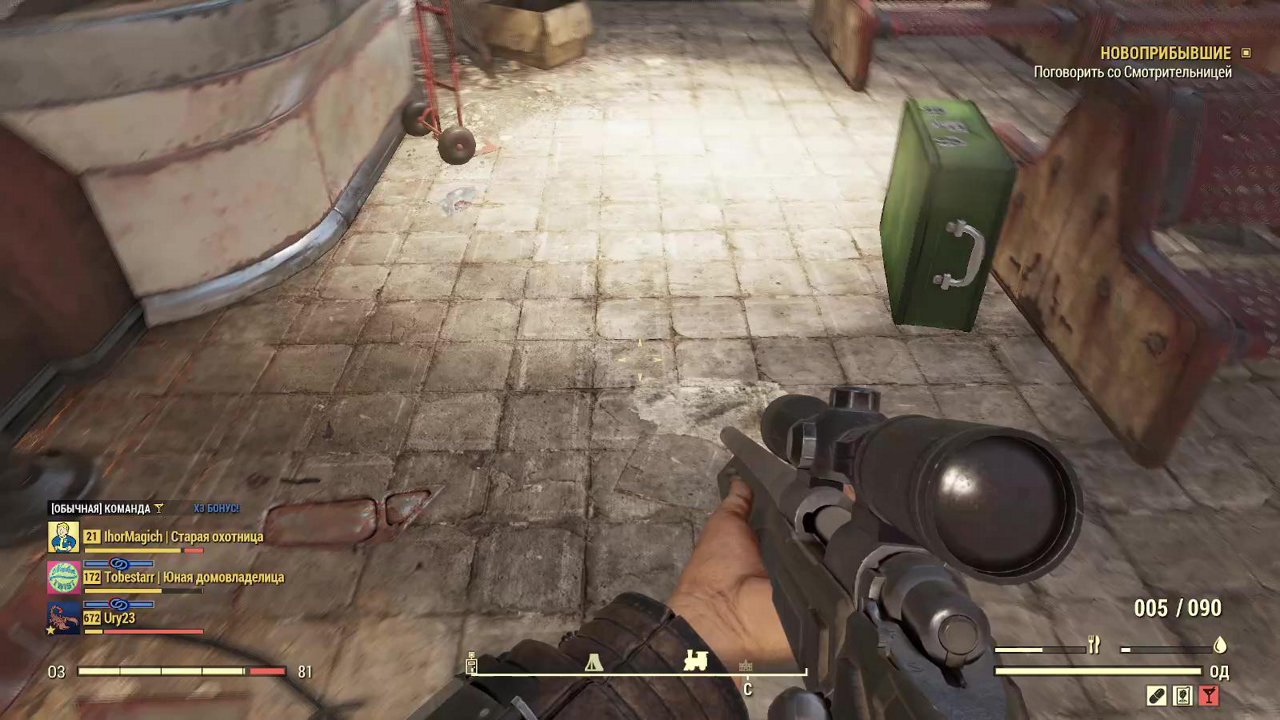Select the tent camp marker on the compass
The width and height of the screenshot is (1280, 720).
click(x=594, y=661)
